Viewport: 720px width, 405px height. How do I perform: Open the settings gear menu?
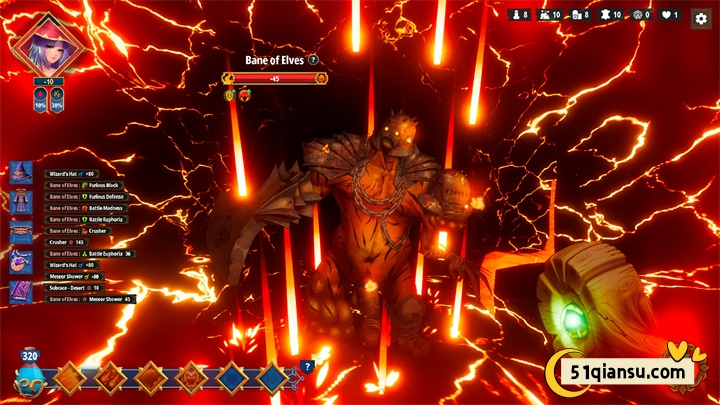(701, 16)
